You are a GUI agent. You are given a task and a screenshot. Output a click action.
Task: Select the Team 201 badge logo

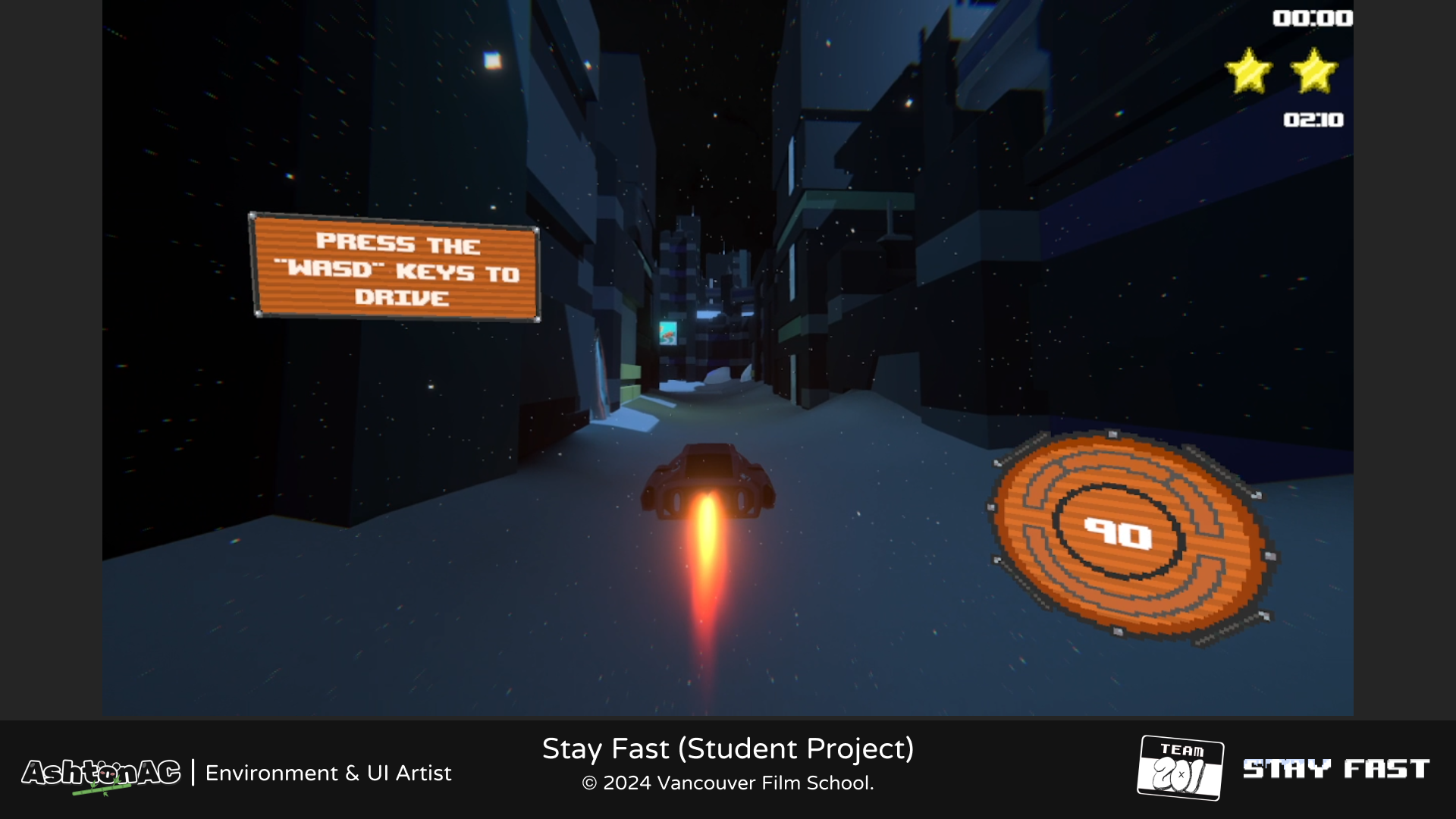1180,767
